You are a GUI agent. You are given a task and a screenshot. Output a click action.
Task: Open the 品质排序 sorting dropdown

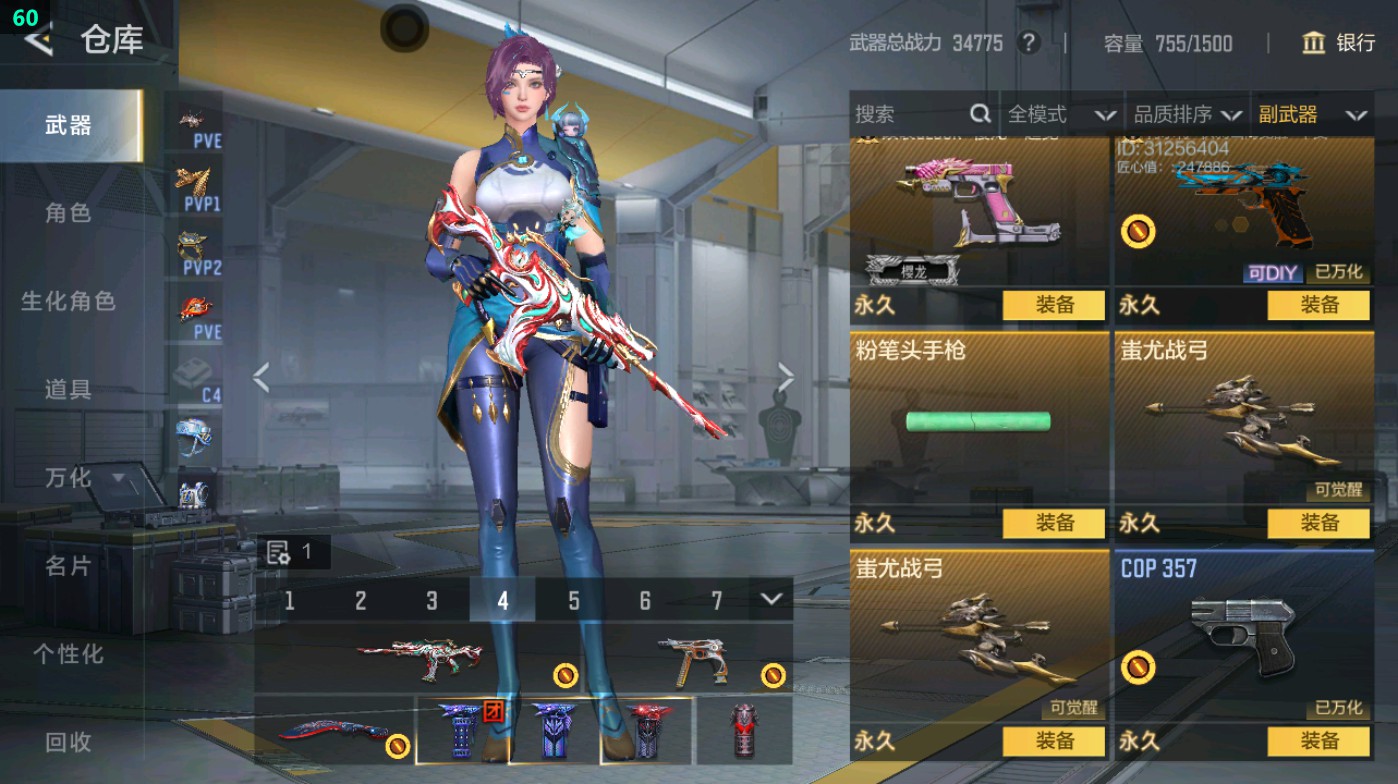(1190, 113)
